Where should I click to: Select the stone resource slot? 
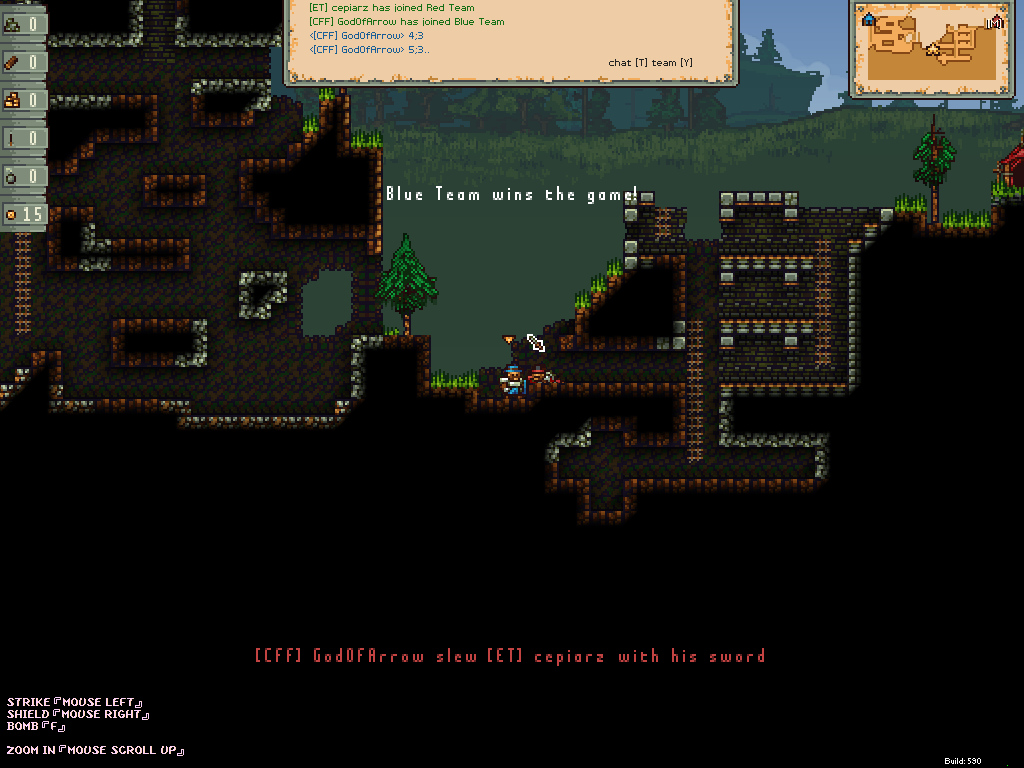[x=23, y=24]
